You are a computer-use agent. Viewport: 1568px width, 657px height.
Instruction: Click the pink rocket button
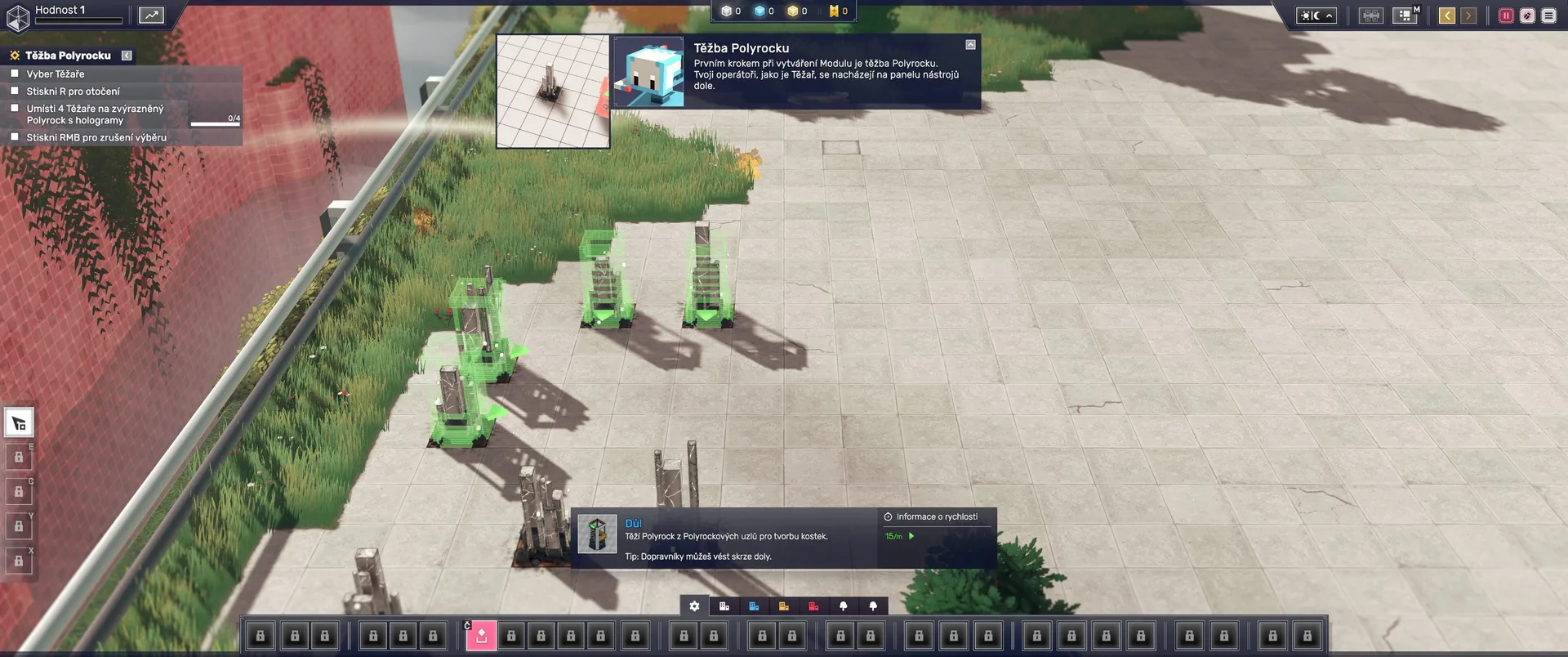1527,16
